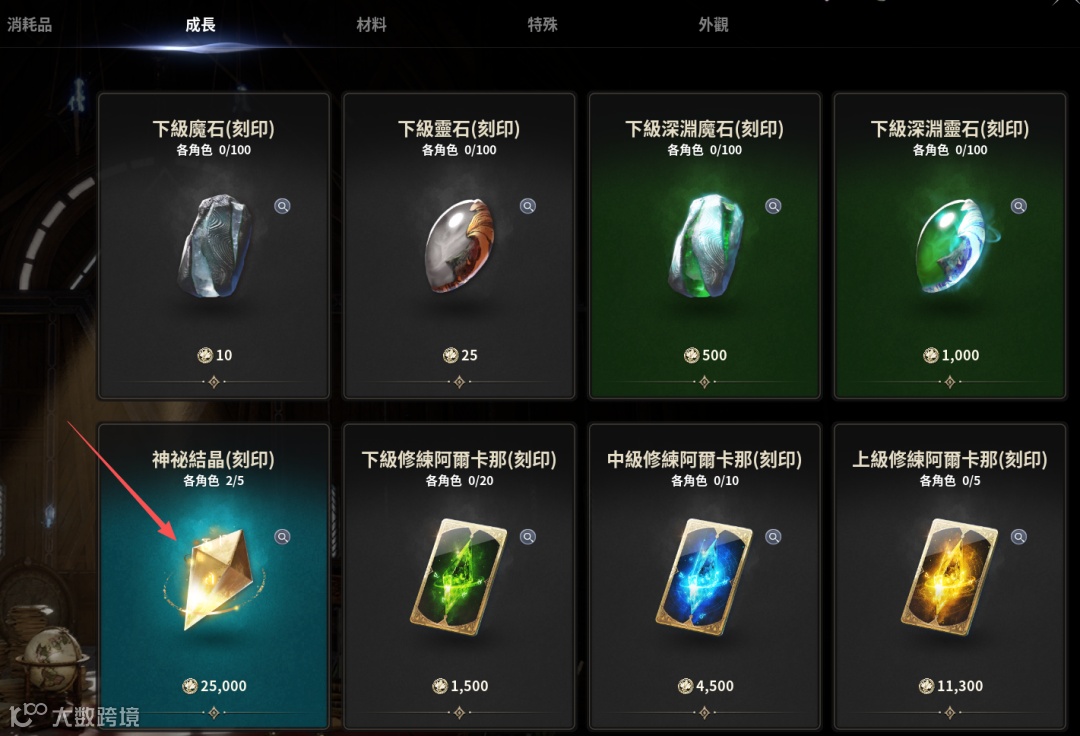The width and height of the screenshot is (1080, 736).
Task: Choose the 下級修練阿爾卡那(刻印) green card
Action: pos(459,576)
